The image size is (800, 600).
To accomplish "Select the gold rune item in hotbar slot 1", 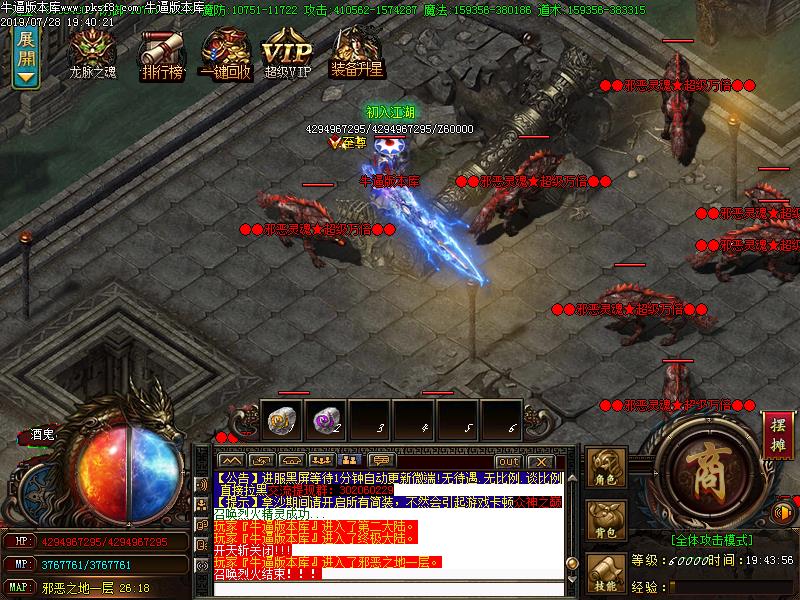I will (280, 422).
